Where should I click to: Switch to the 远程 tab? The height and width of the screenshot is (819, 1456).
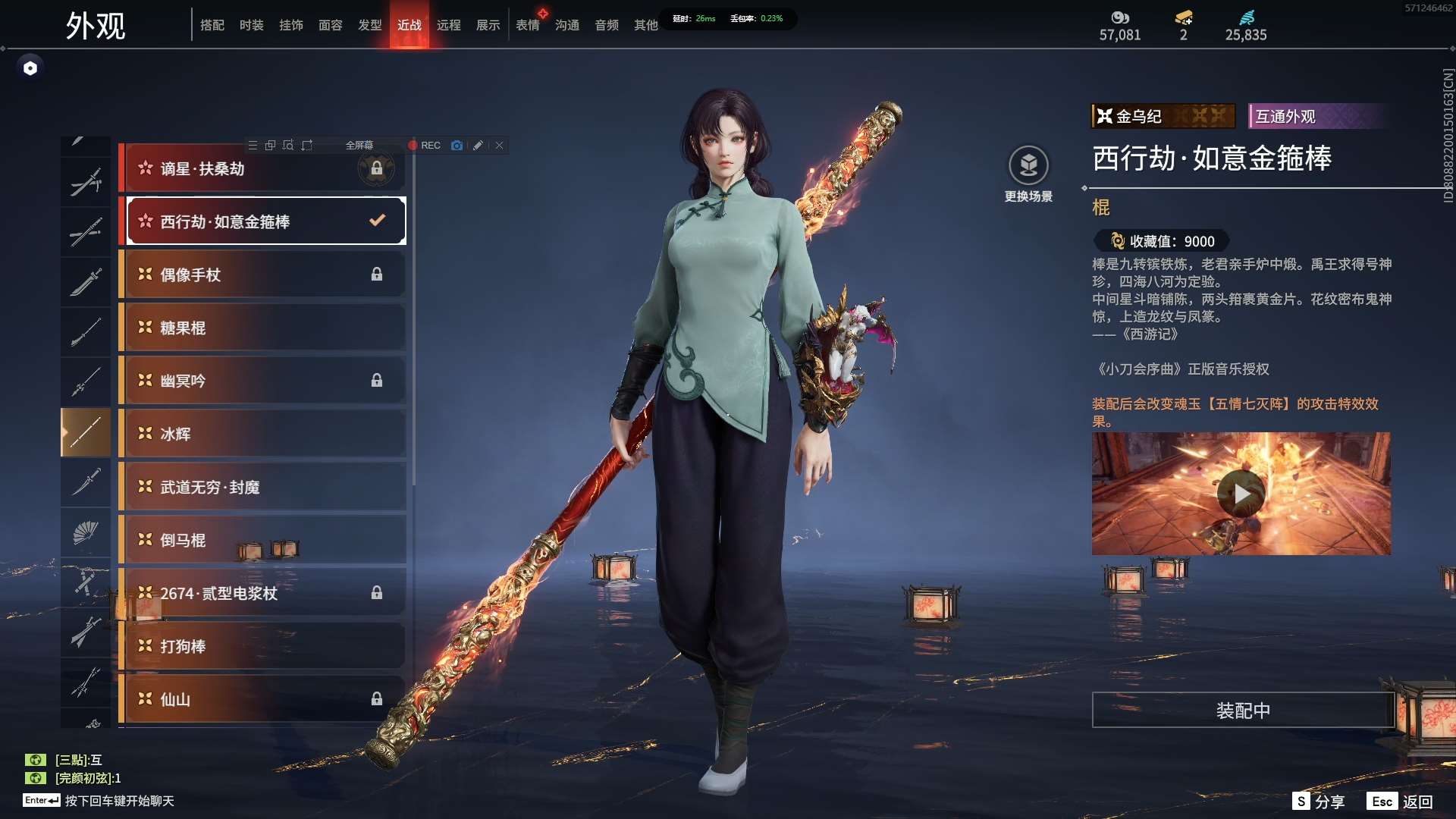pos(449,25)
